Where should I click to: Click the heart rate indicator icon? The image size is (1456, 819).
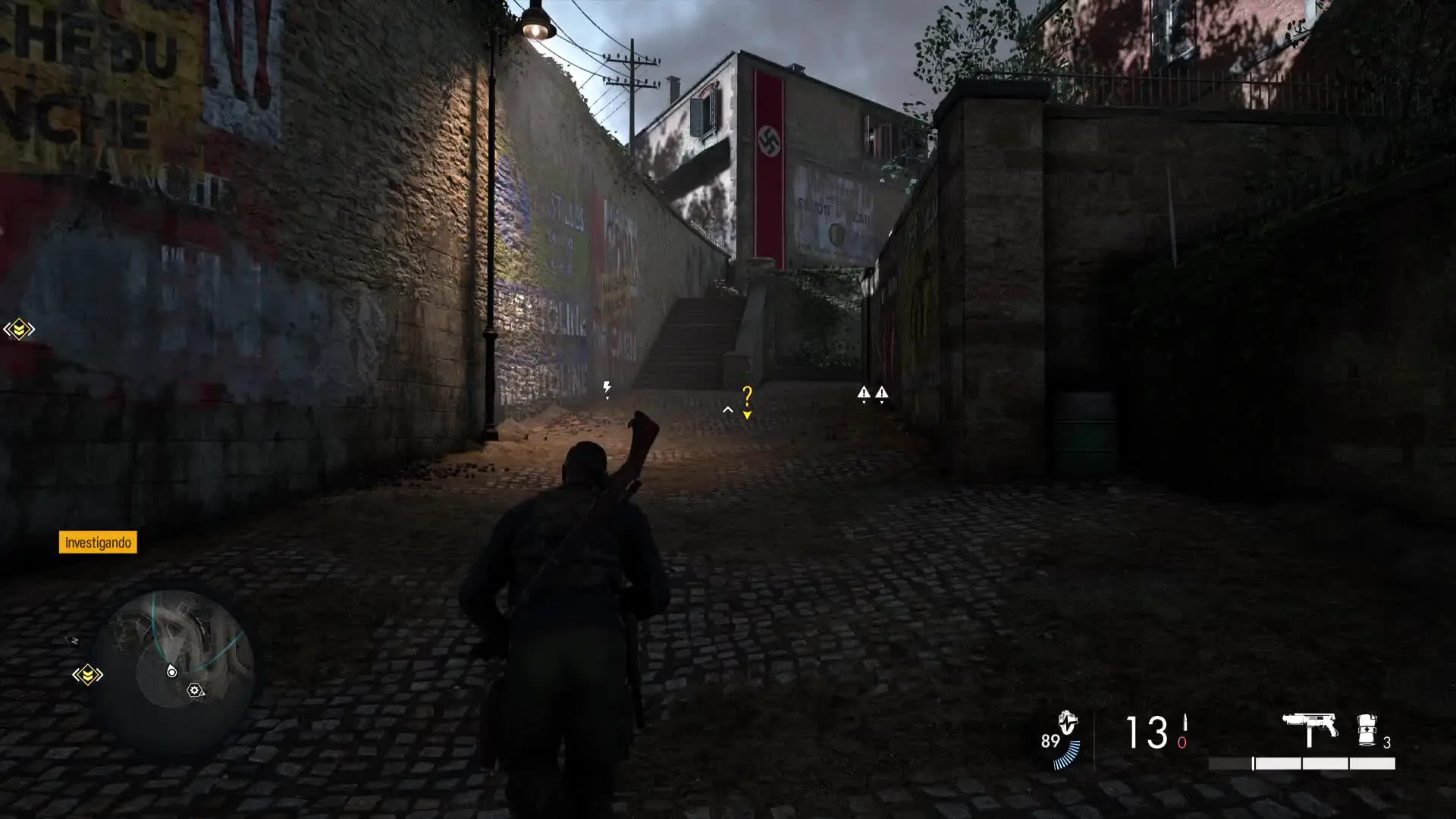[1067, 723]
